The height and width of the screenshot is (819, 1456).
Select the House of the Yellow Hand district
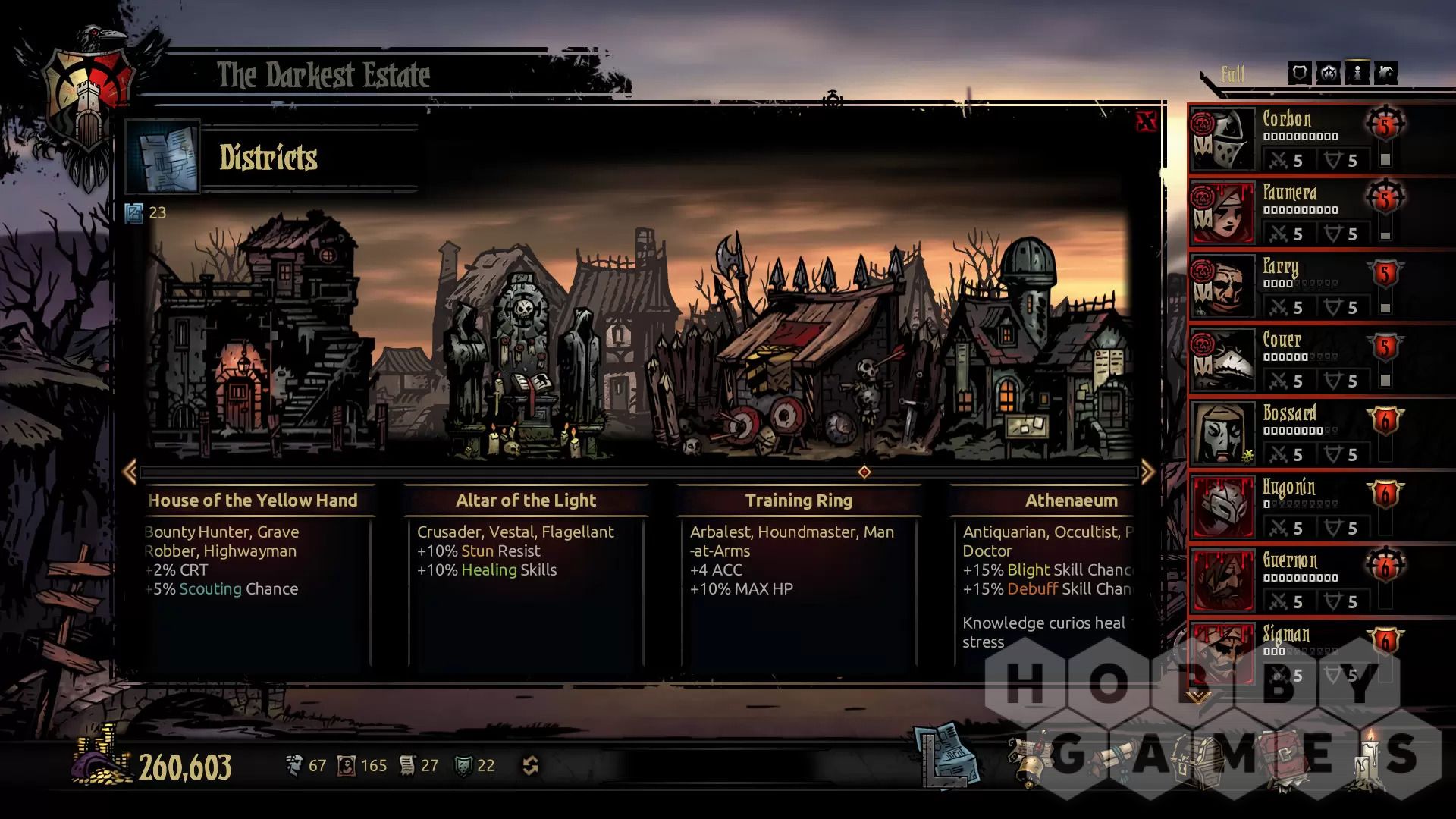coord(253,500)
